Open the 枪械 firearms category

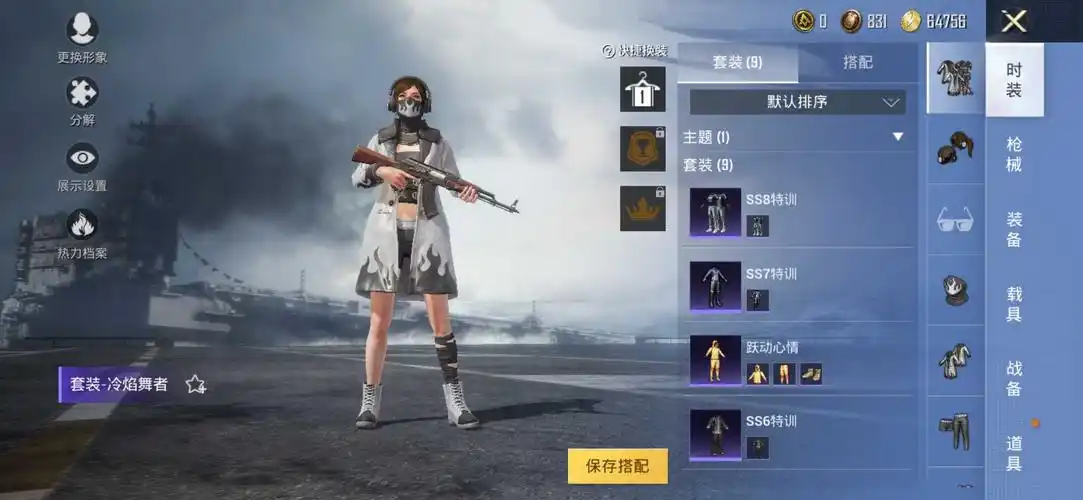(1014, 154)
